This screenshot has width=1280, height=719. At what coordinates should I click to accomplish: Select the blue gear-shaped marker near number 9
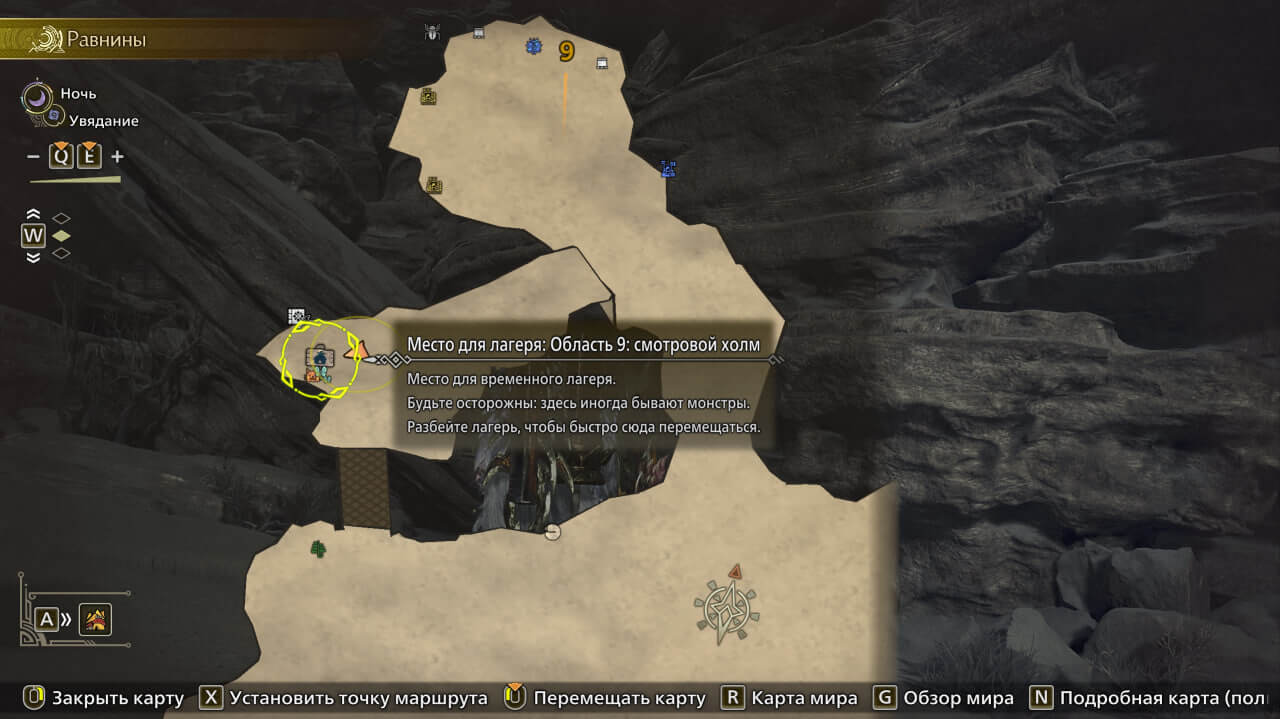(x=534, y=46)
